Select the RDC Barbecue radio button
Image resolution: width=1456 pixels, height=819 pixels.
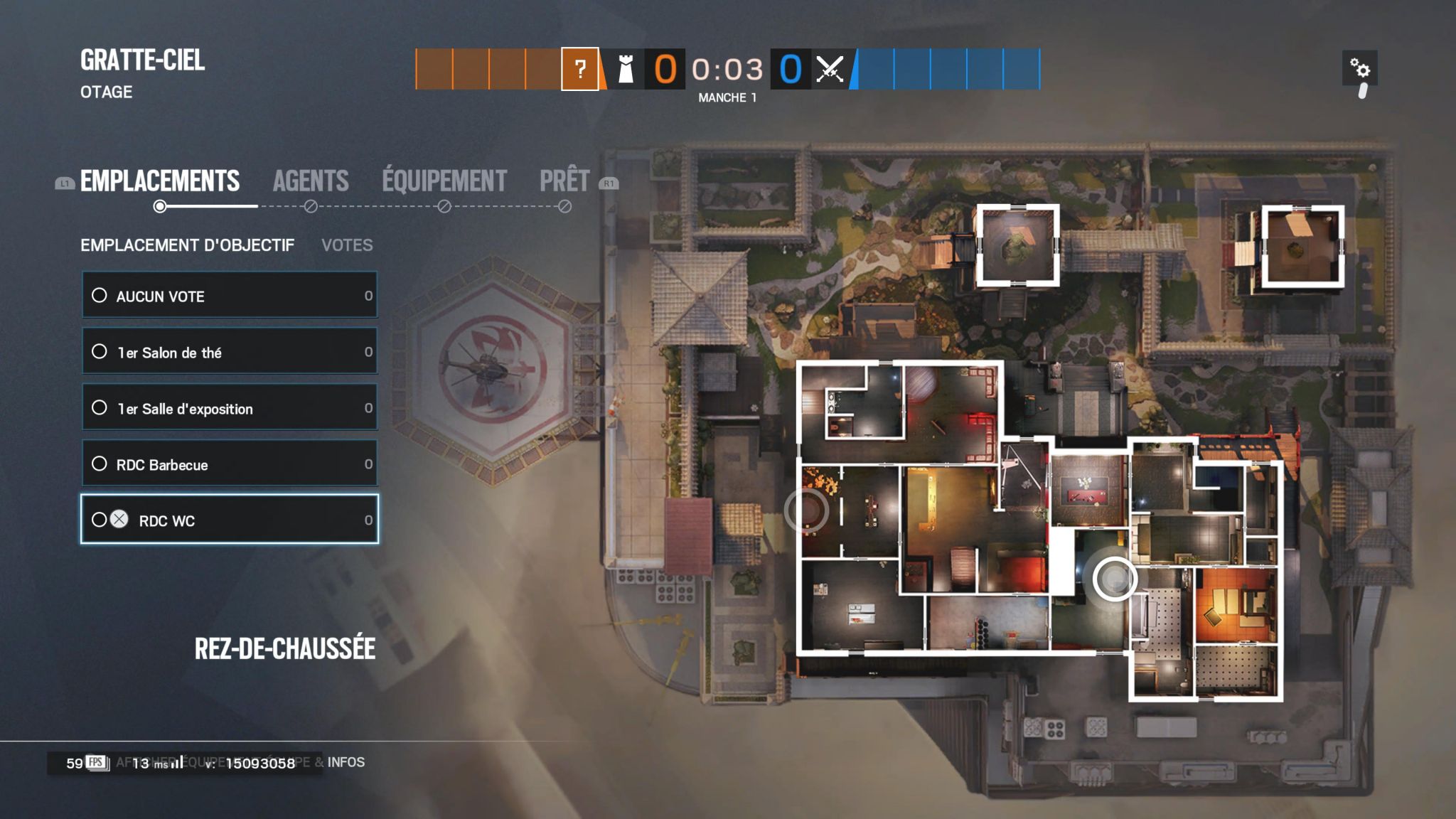coord(100,464)
